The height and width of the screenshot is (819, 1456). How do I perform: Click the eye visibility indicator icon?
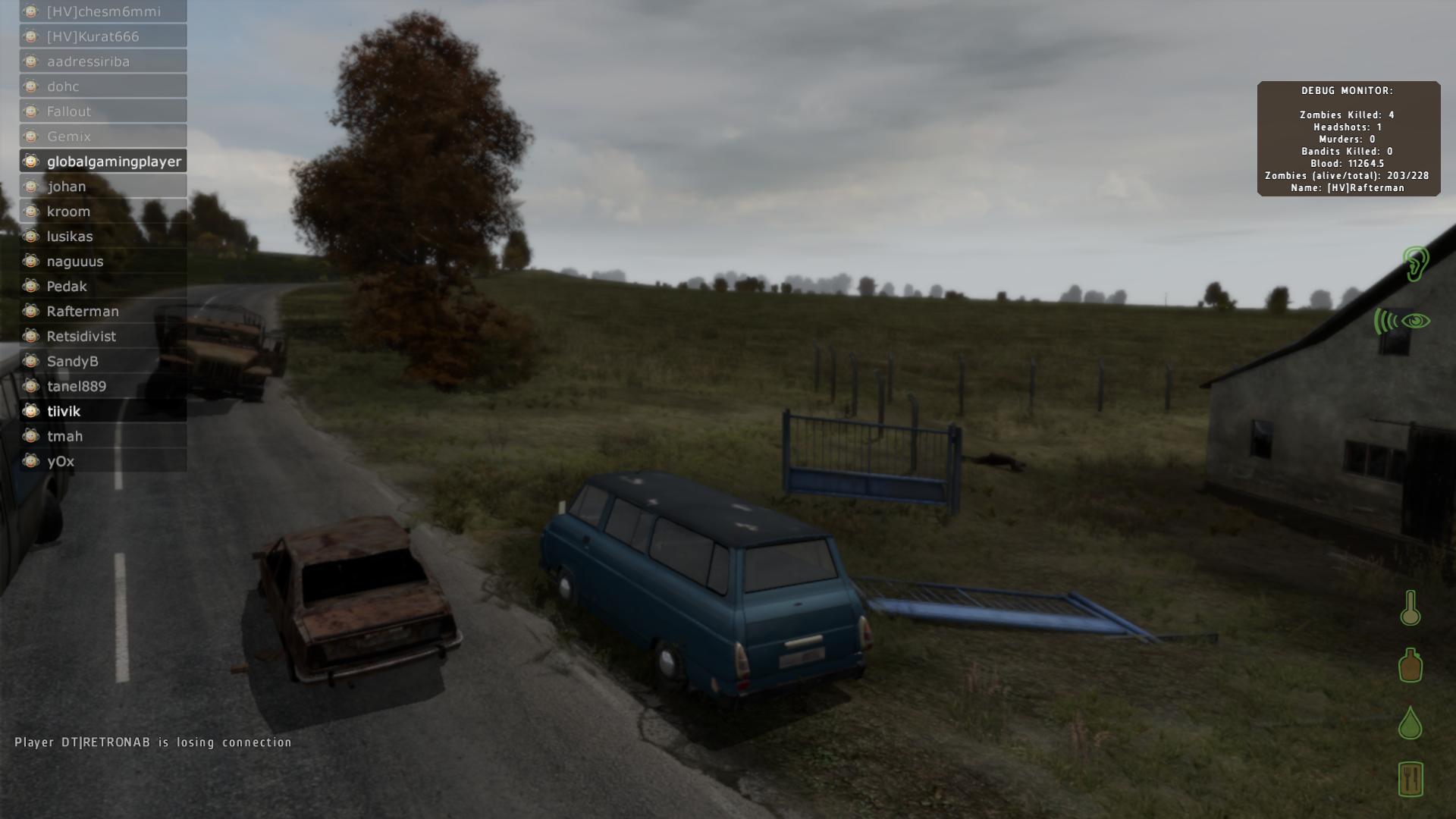1415,322
